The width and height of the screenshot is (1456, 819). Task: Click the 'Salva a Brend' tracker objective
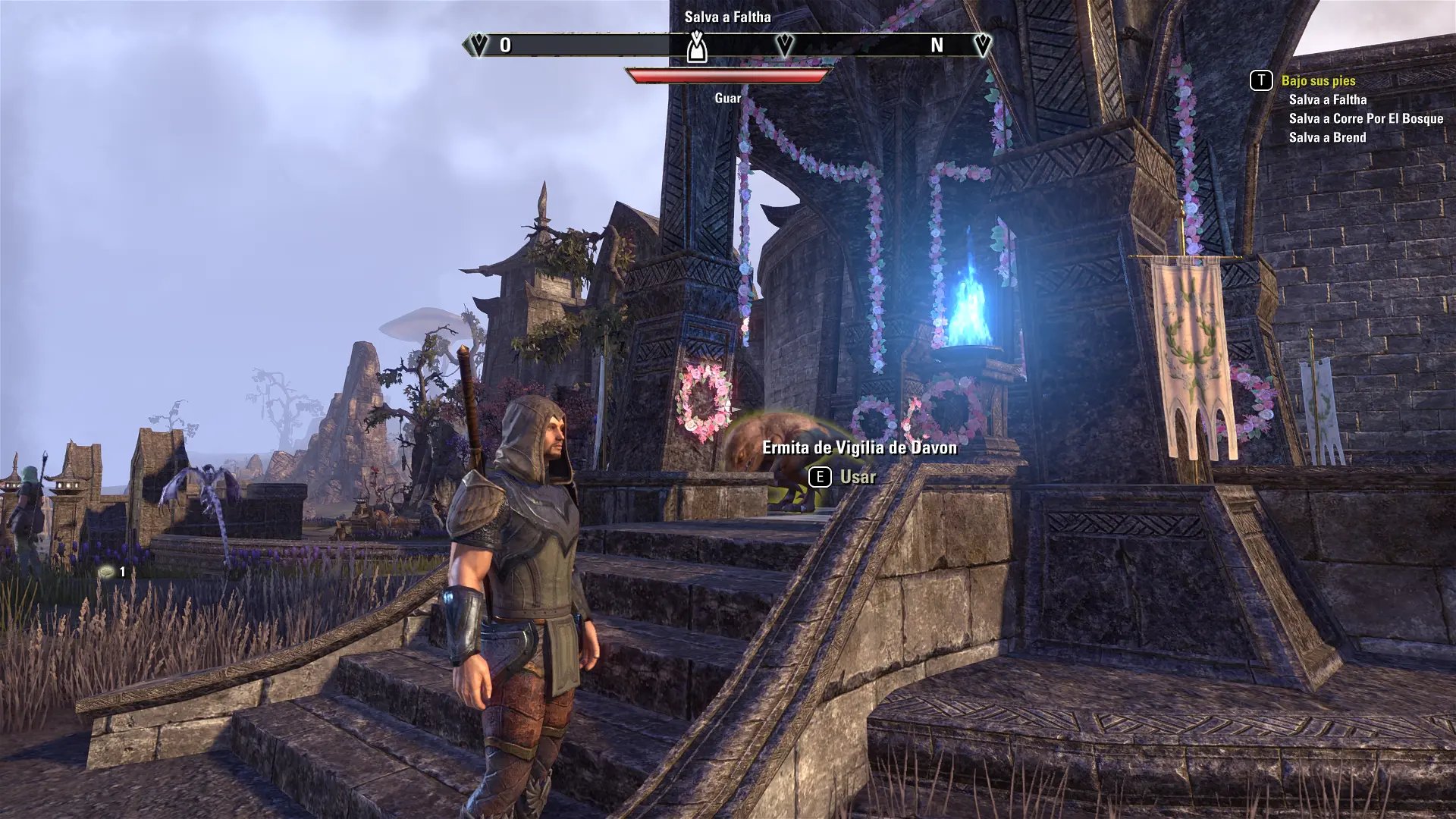[x=1327, y=137]
